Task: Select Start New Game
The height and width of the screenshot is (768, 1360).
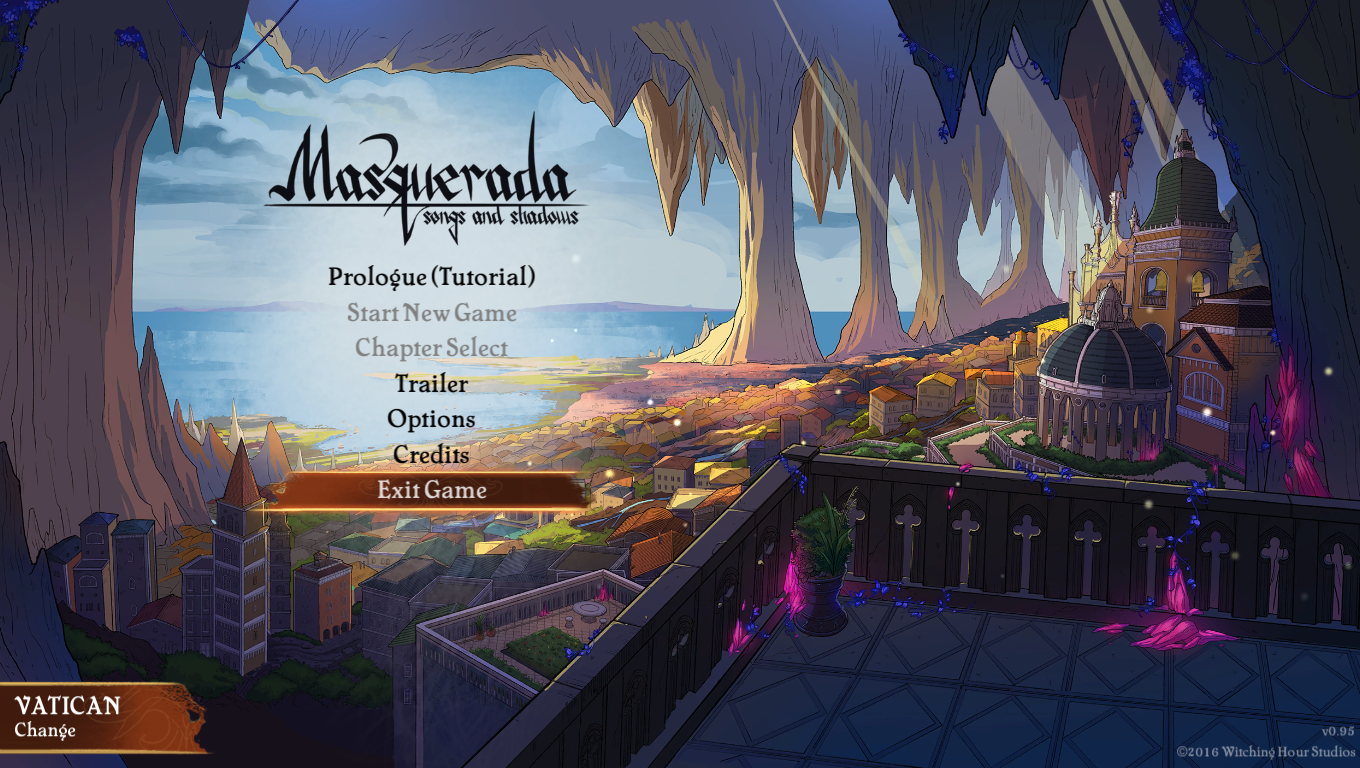Action: (431, 313)
